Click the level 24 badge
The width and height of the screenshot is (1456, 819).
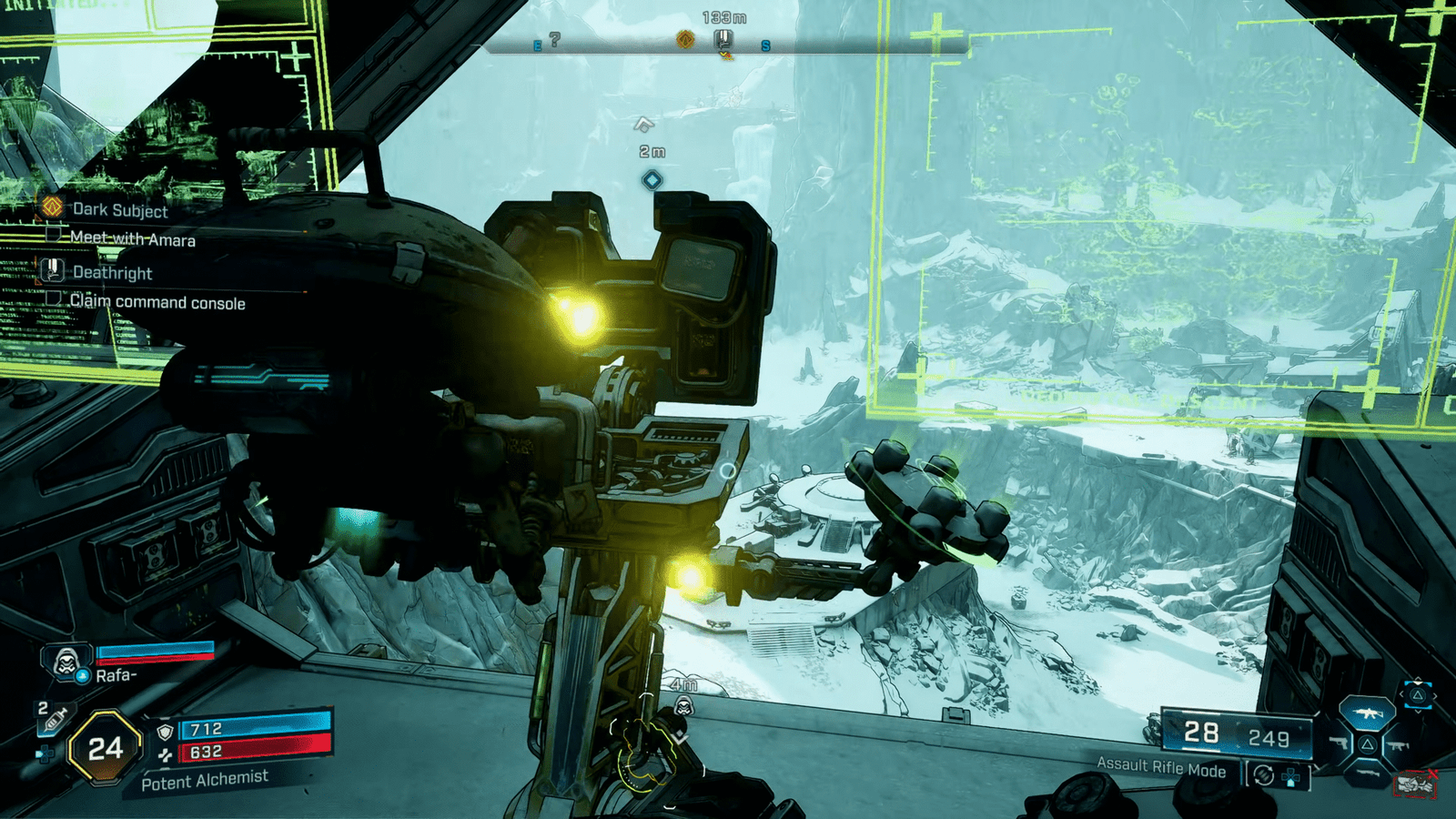coord(106,748)
